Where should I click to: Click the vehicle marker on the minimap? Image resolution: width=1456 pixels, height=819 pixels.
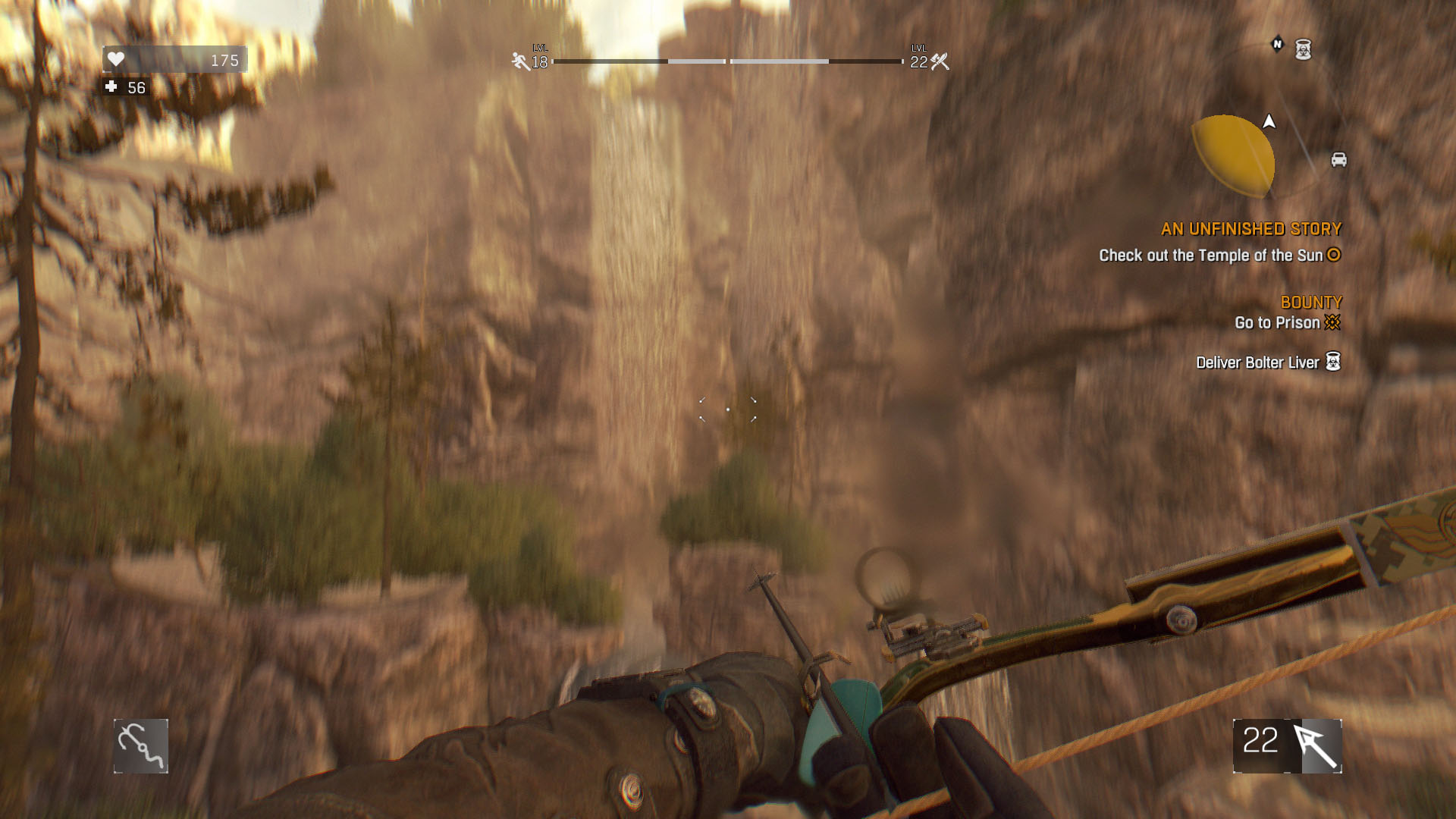[1338, 159]
